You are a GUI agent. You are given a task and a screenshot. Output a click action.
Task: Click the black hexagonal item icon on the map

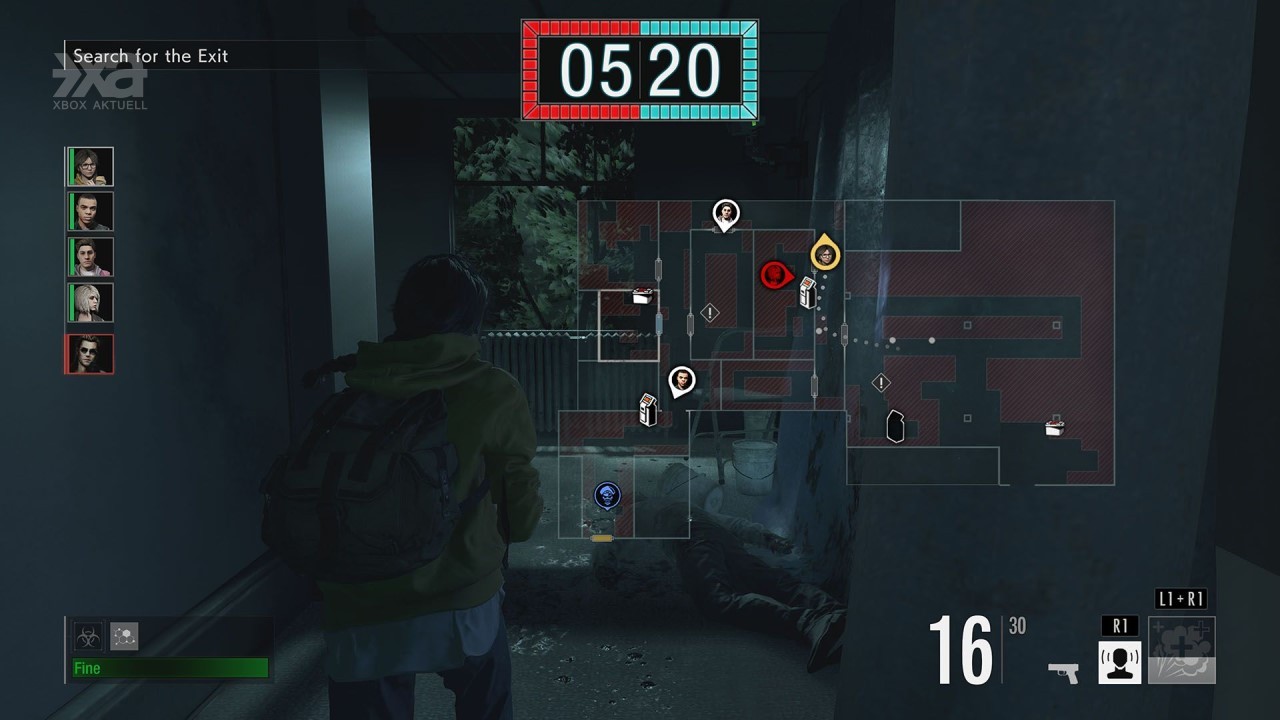pos(895,426)
